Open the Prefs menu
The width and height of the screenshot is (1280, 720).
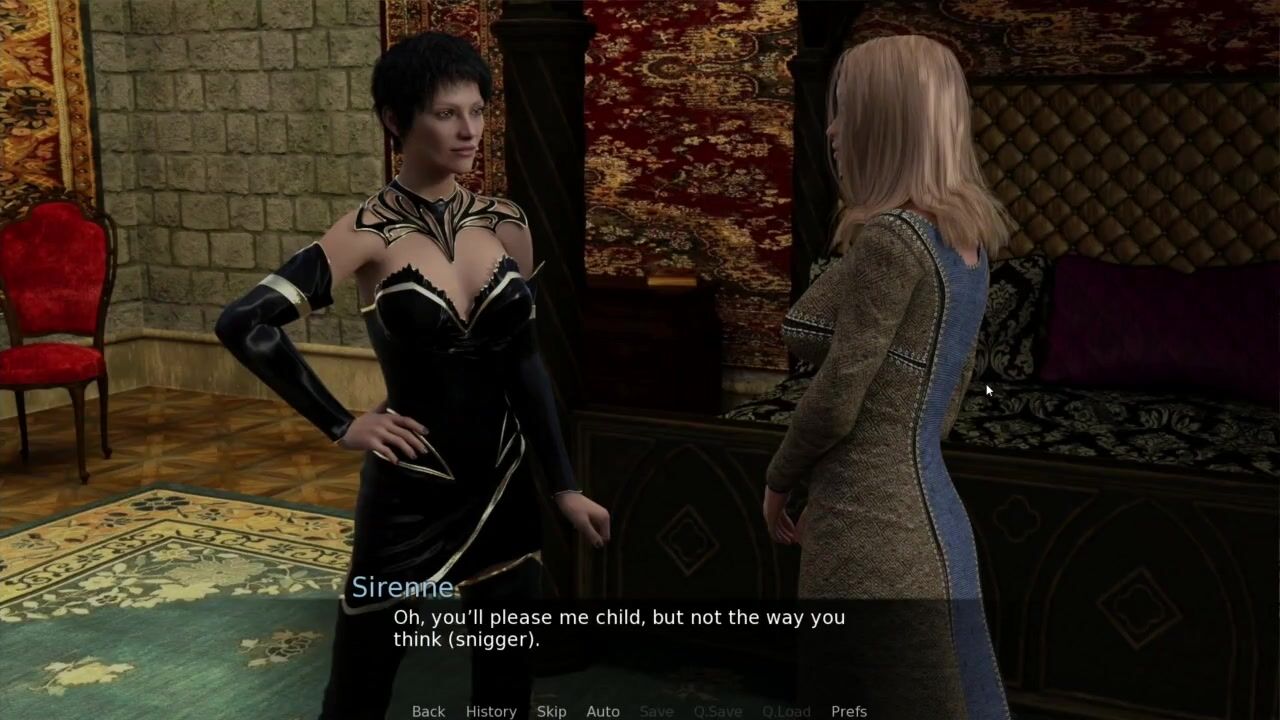click(849, 711)
